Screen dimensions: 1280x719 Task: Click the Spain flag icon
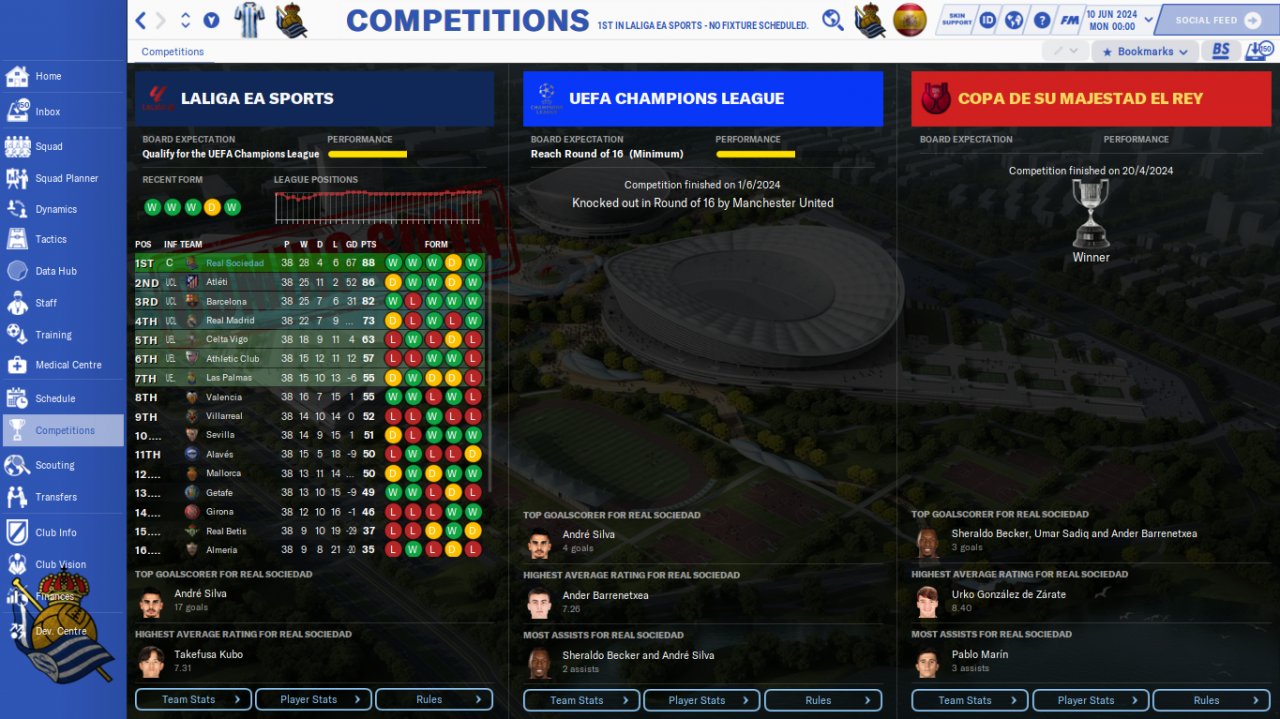[909, 20]
